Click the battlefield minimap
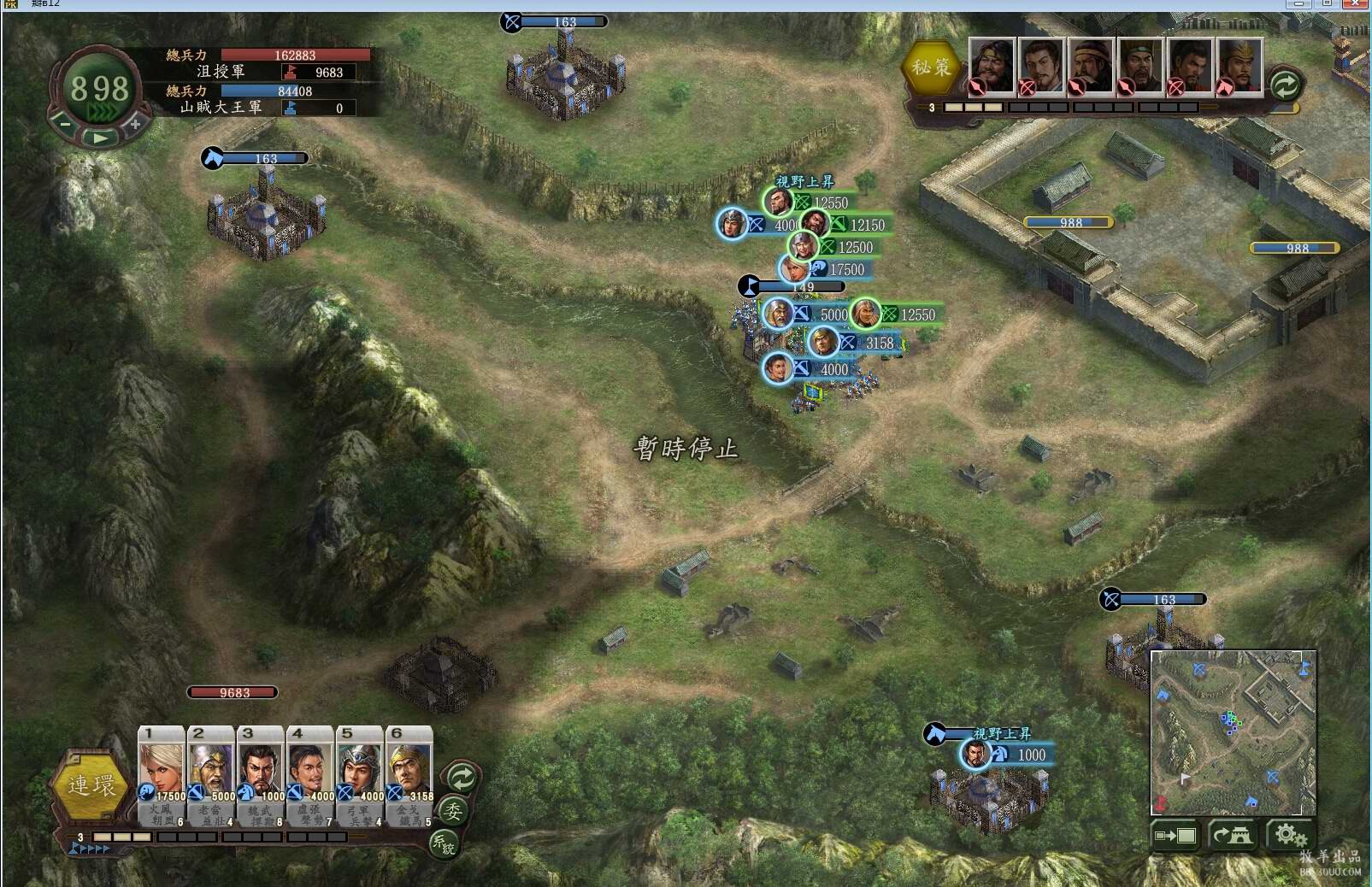 click(1233, 732)
